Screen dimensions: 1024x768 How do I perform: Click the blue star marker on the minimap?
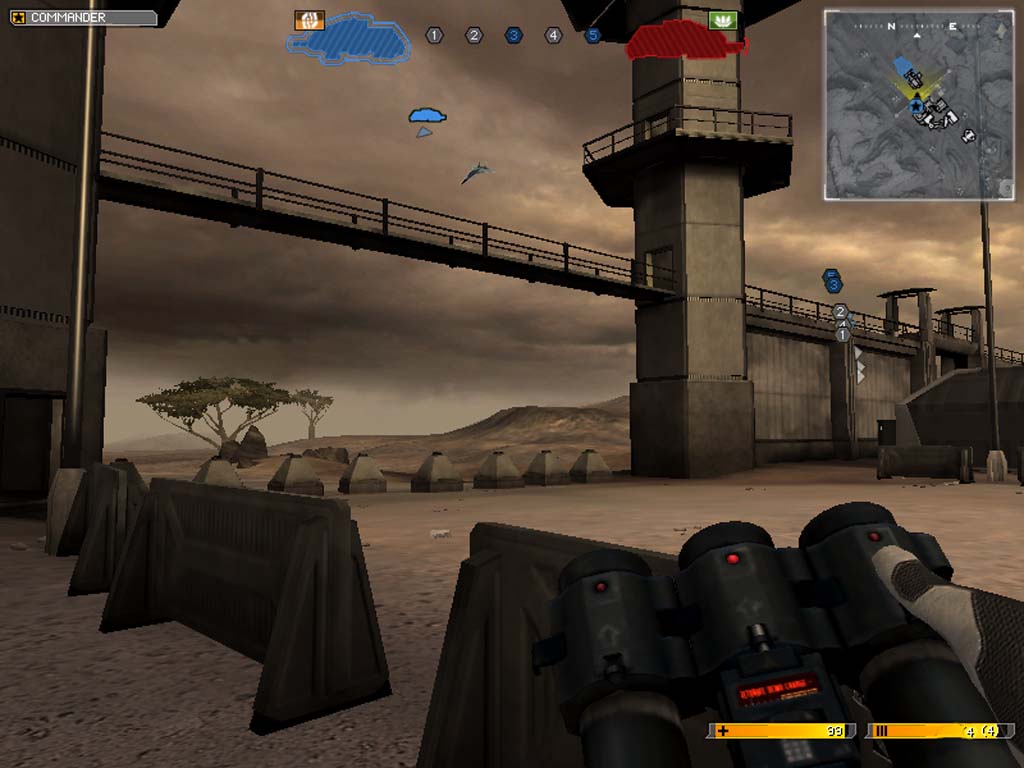point(917,104)
